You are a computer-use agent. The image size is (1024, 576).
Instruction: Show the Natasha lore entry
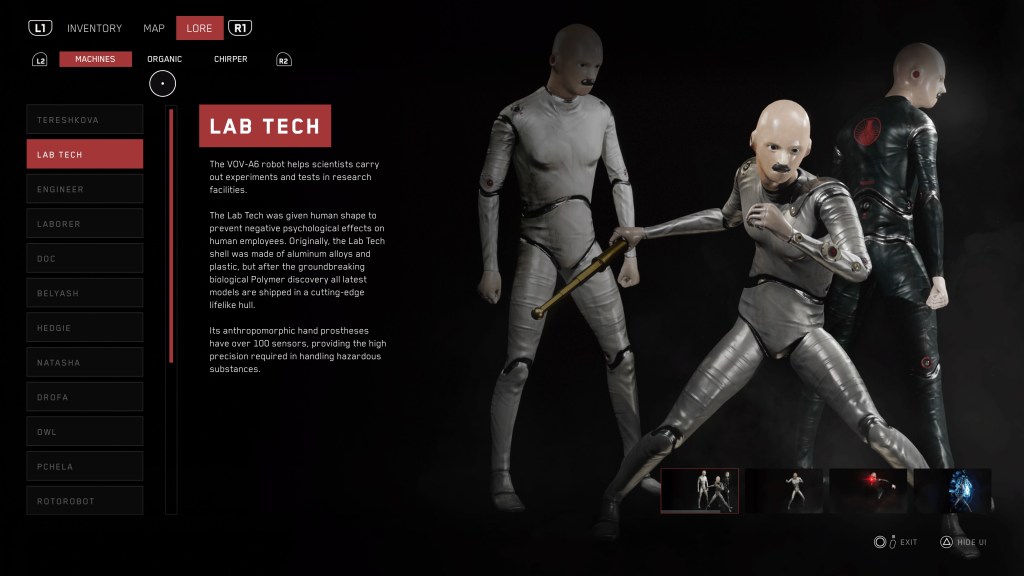tap(85, 362)
